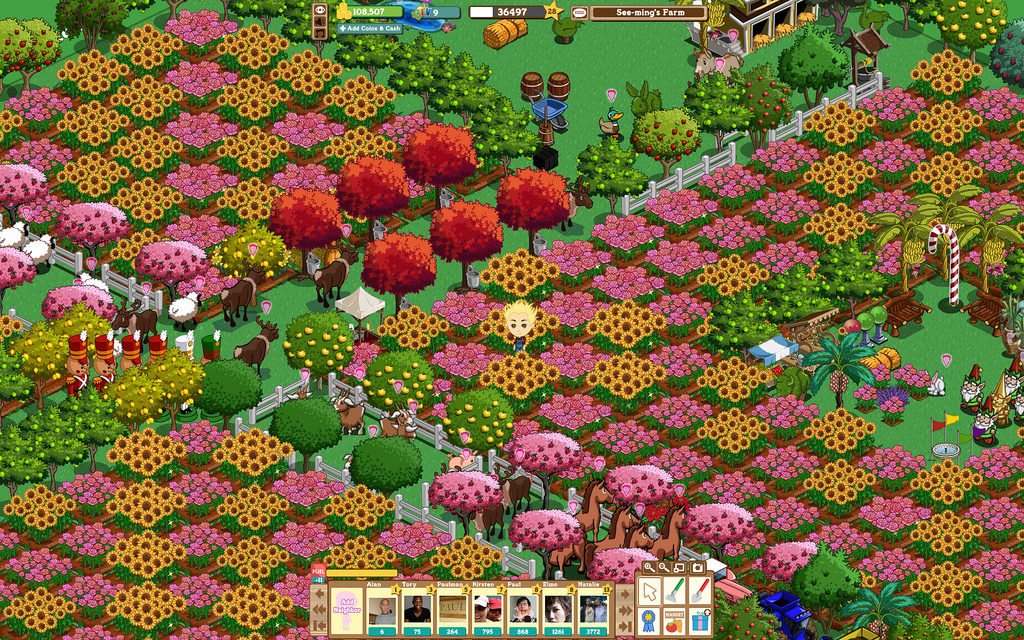Select the arrow cursor tool
Screen dimensions: 1024x640
coord(649,591)
